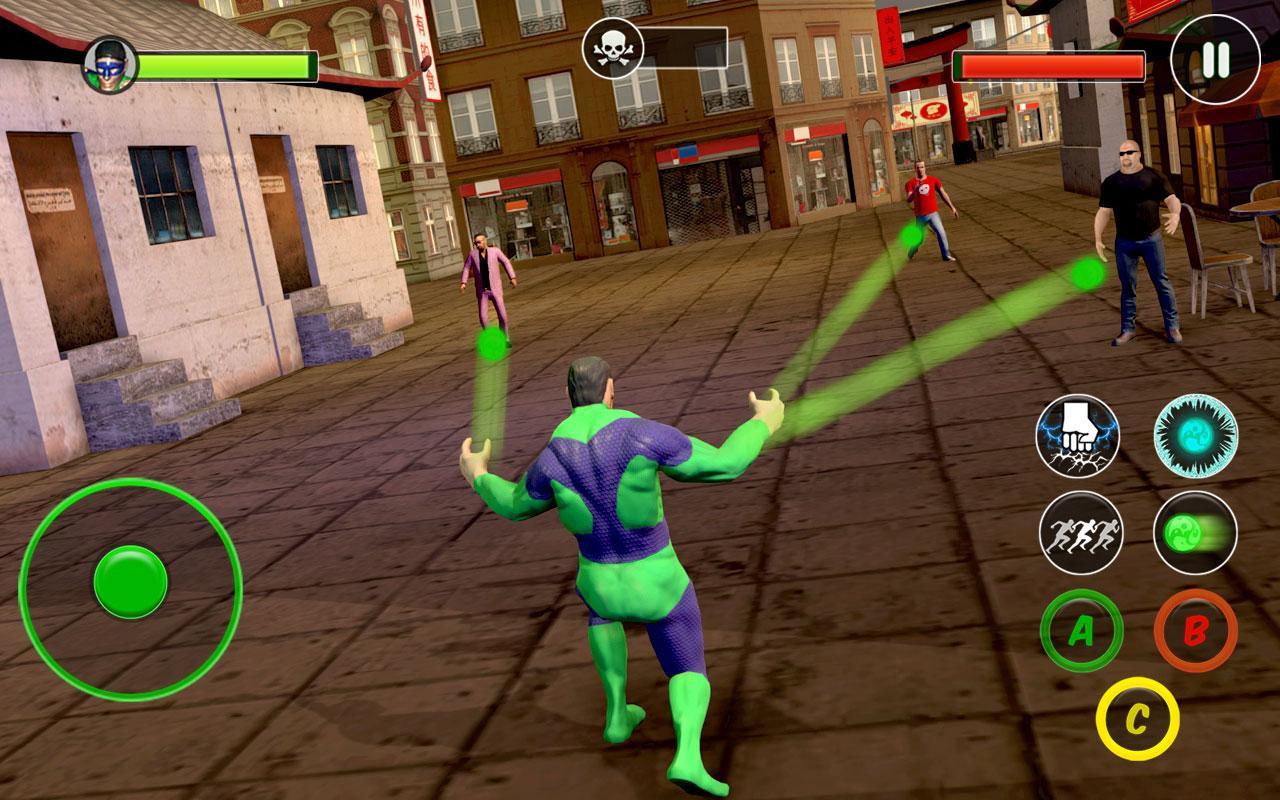Select the enemy in the red shirt
This screenshot has width=1280, height=800.
point(925,200)
